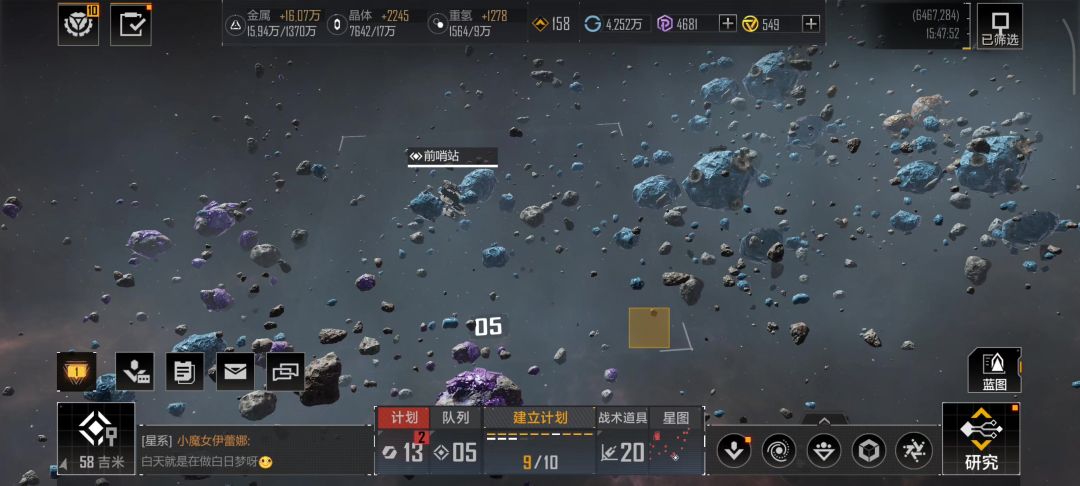Open the 研究 research panel
1080x486 pixels.
pos(980,439)
